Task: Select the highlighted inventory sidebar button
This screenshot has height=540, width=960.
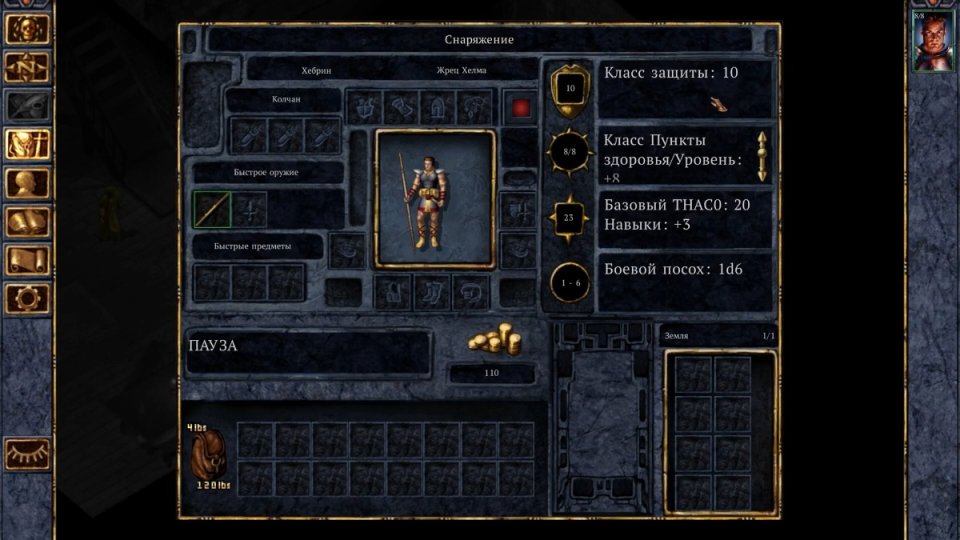Action: (x=28, y=145)
